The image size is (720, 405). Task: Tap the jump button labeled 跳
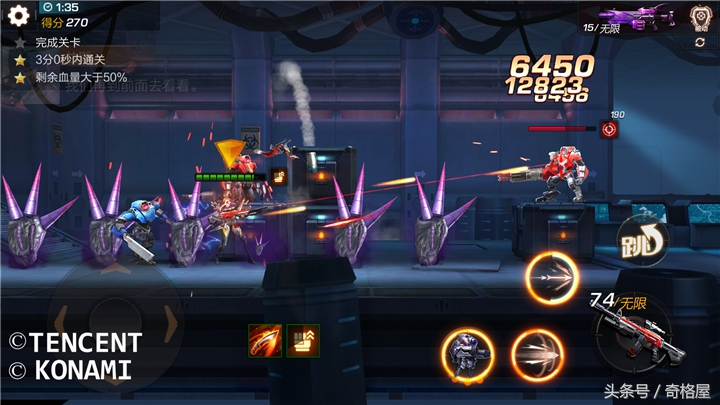[641, 238]
